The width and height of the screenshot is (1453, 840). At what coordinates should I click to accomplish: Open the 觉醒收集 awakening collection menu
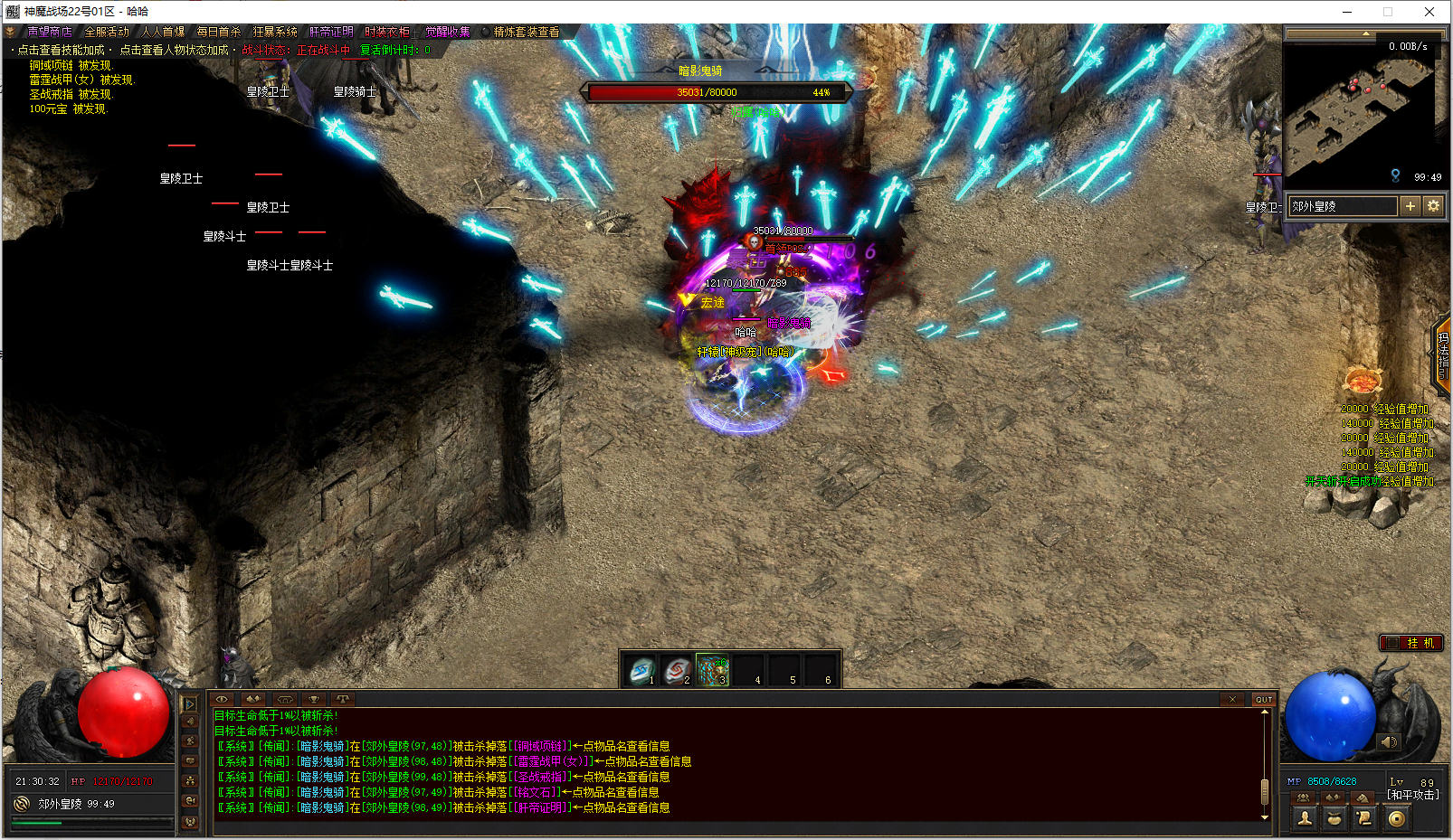(x=448, y=32)
